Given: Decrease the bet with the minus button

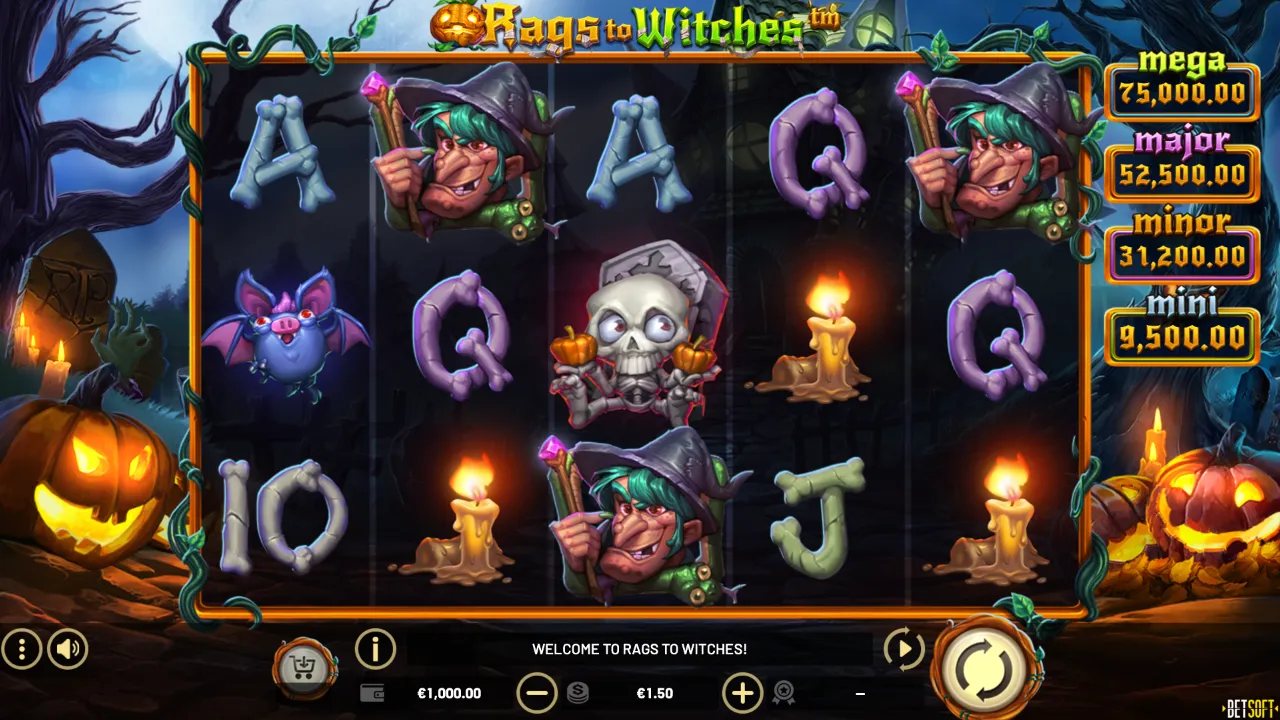Looking at the screenshot, I should point(539,692).
